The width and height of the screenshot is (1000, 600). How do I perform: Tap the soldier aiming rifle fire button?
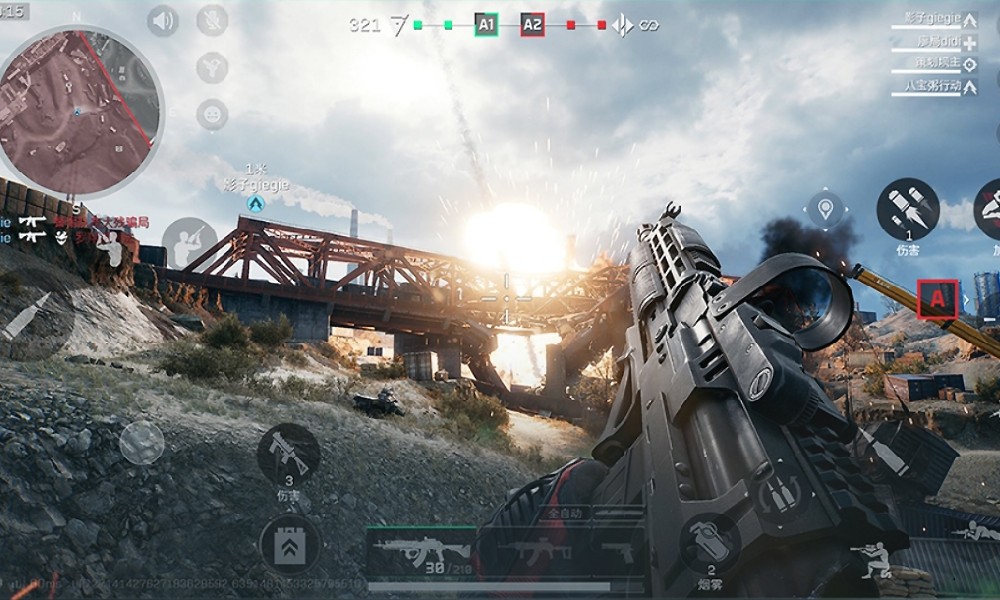click(x=189, y=243)
